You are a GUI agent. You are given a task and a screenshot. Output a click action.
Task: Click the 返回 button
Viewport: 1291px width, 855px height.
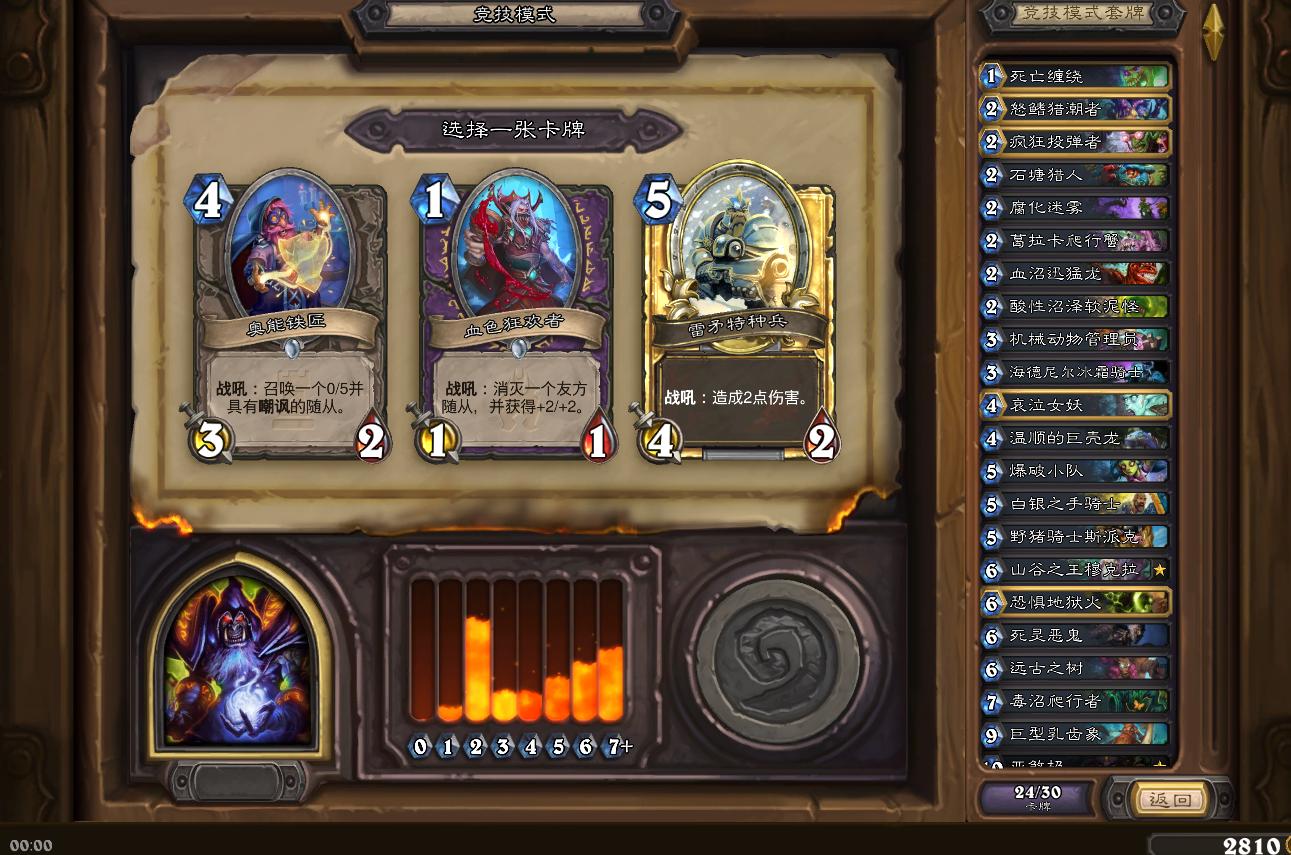(1172, 800)
